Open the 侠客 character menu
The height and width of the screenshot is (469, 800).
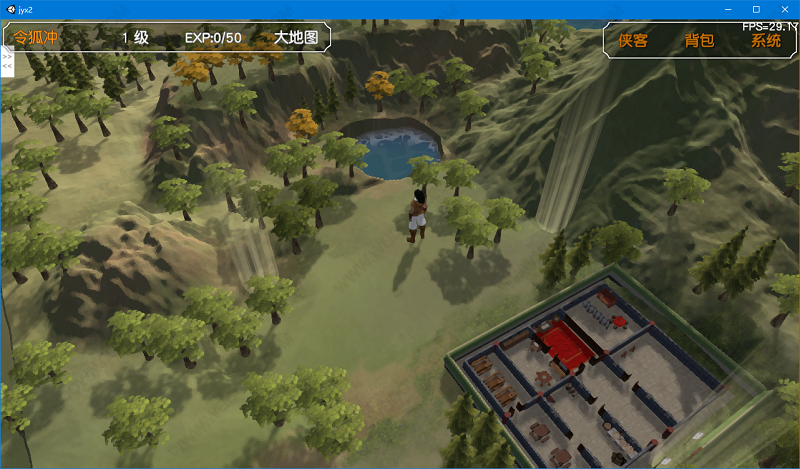point(633,41)
